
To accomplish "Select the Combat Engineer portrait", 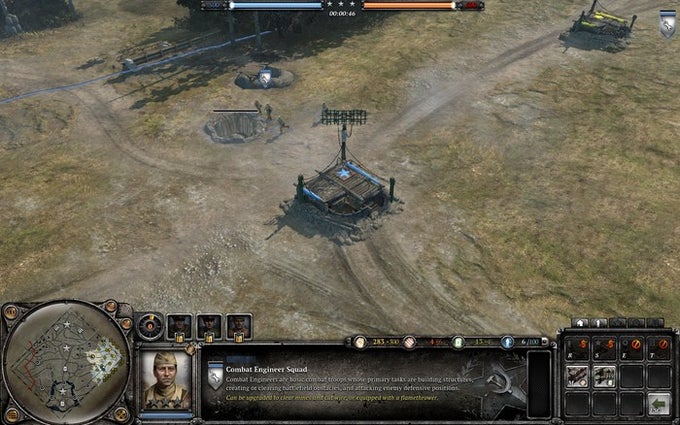I will pyautogui.click(x=166, y=378).
